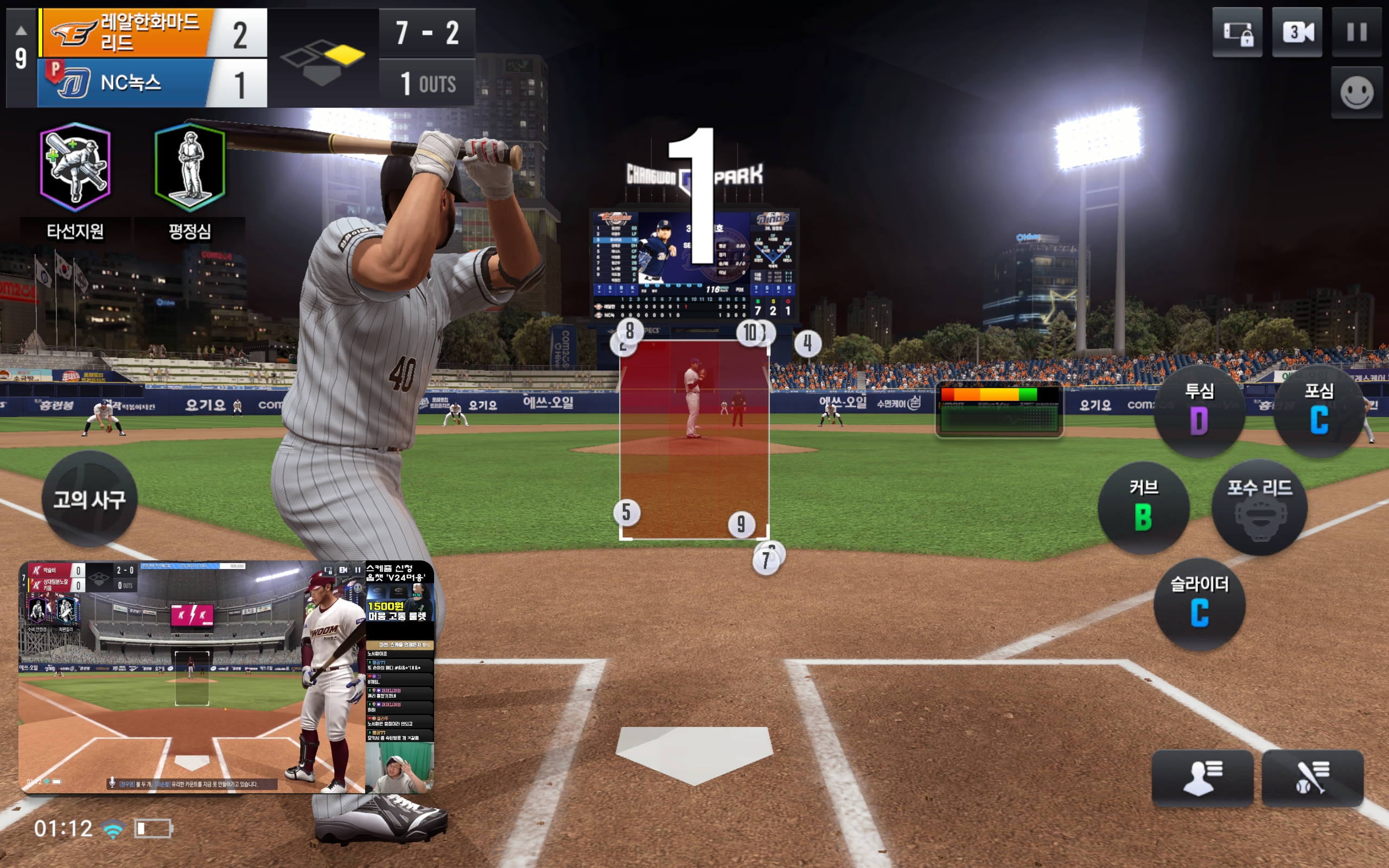Viewport: 1389px width, 868px height.
Task: Activate 포수 리드 catcher lead
Action: (1259, 507)
